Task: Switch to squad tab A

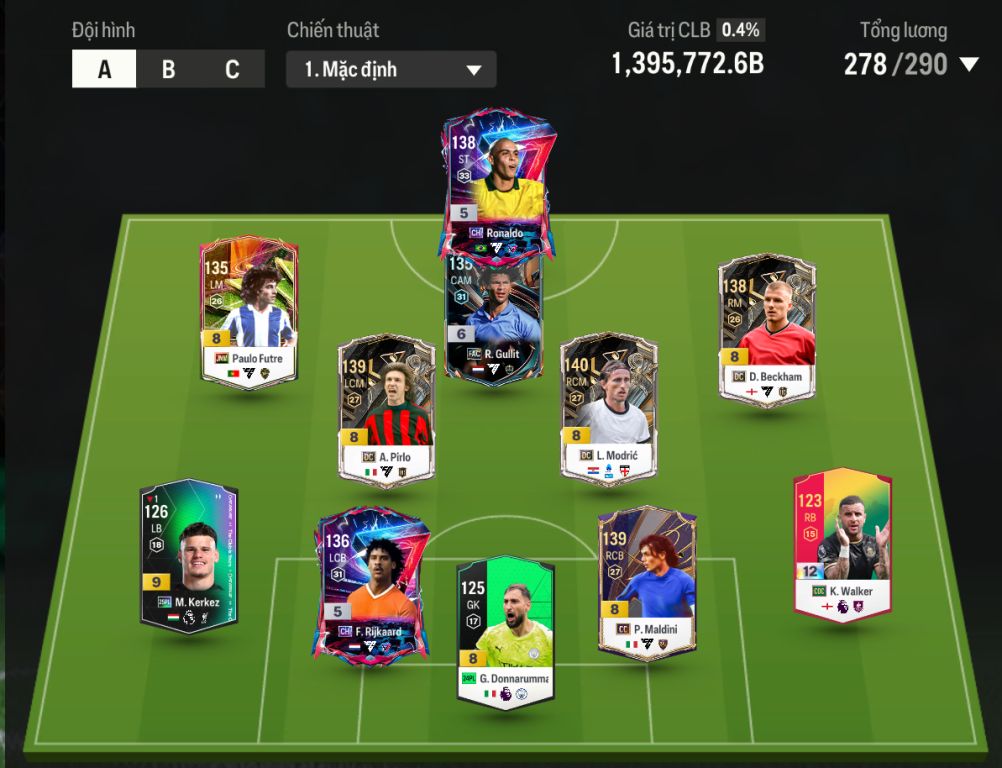Action: point(104,70)
